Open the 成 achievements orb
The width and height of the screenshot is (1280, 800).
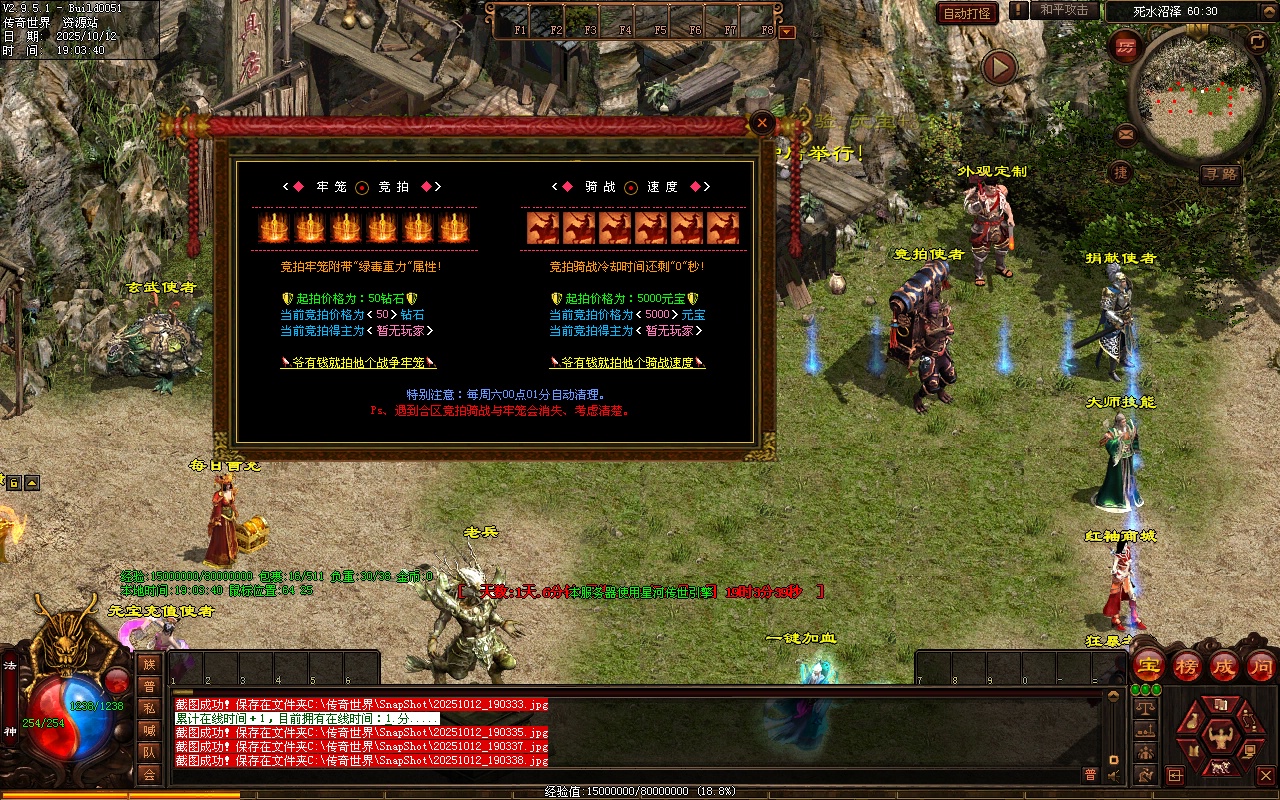tap(1224, 665)
